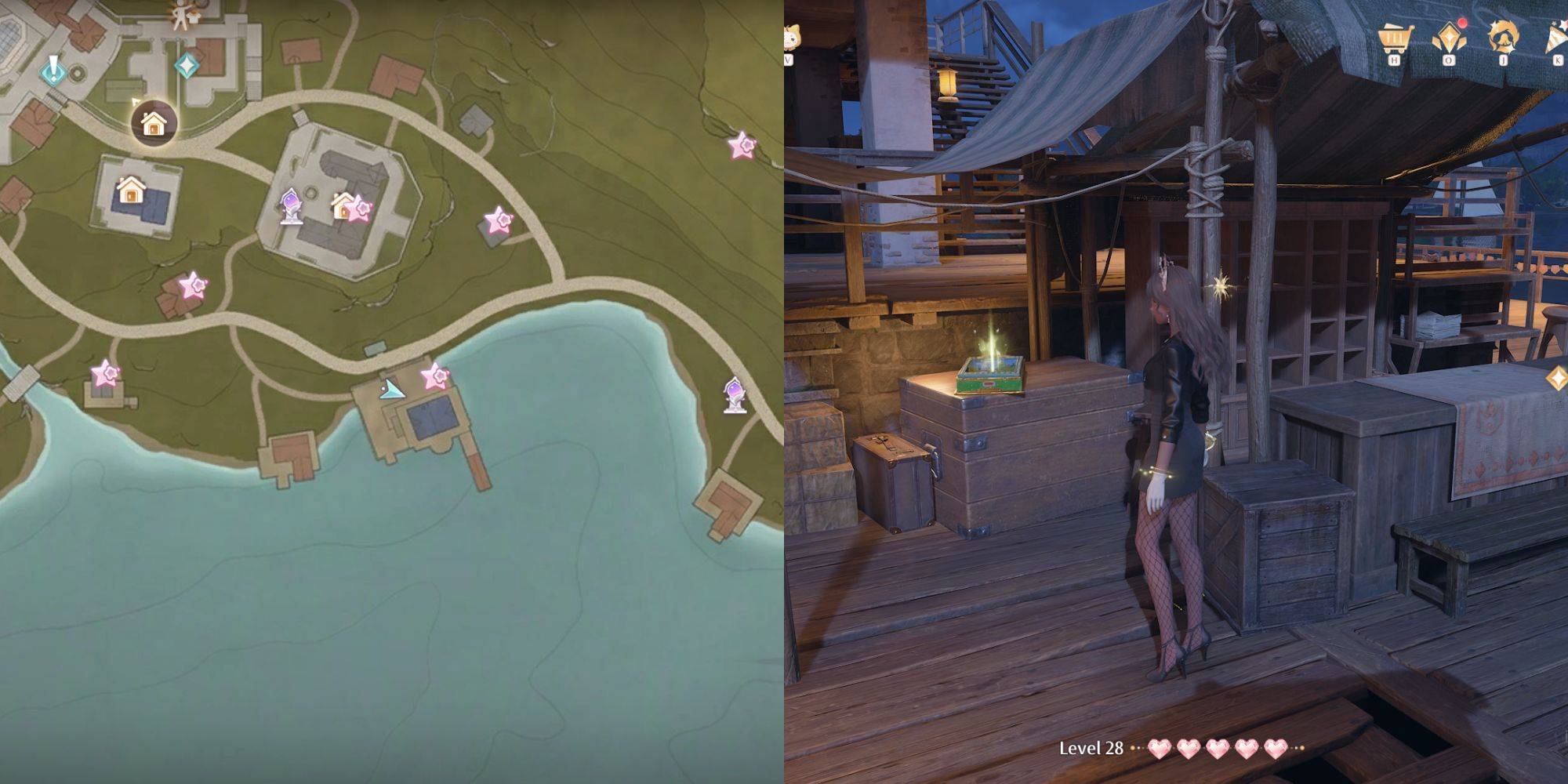Select the warp spire marker inside the walled courtyard
The width and height of the screenshot is (1568, 784).
coord(291,206)
